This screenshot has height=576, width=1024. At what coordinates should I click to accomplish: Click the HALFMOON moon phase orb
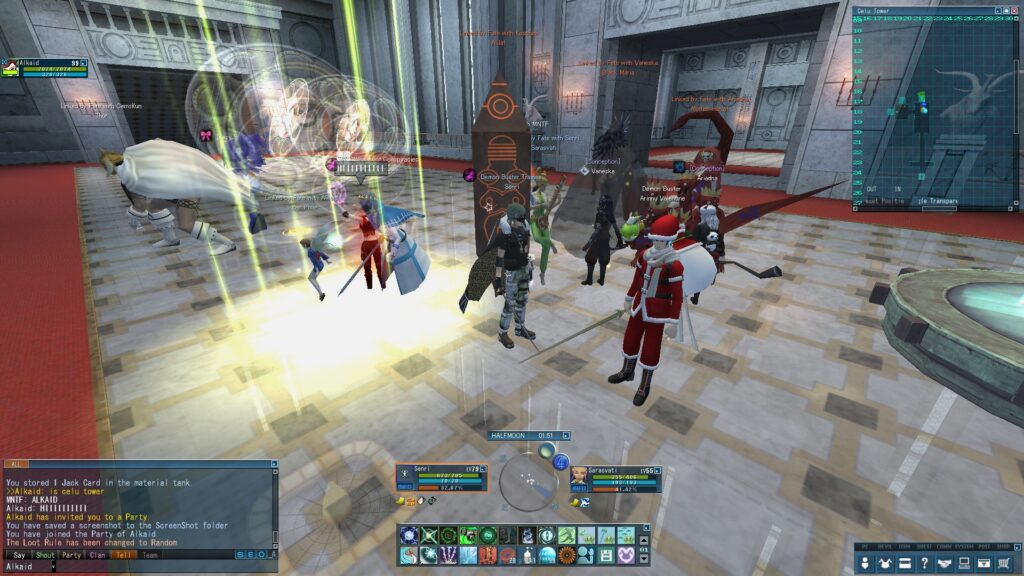(x=528, y=480)
